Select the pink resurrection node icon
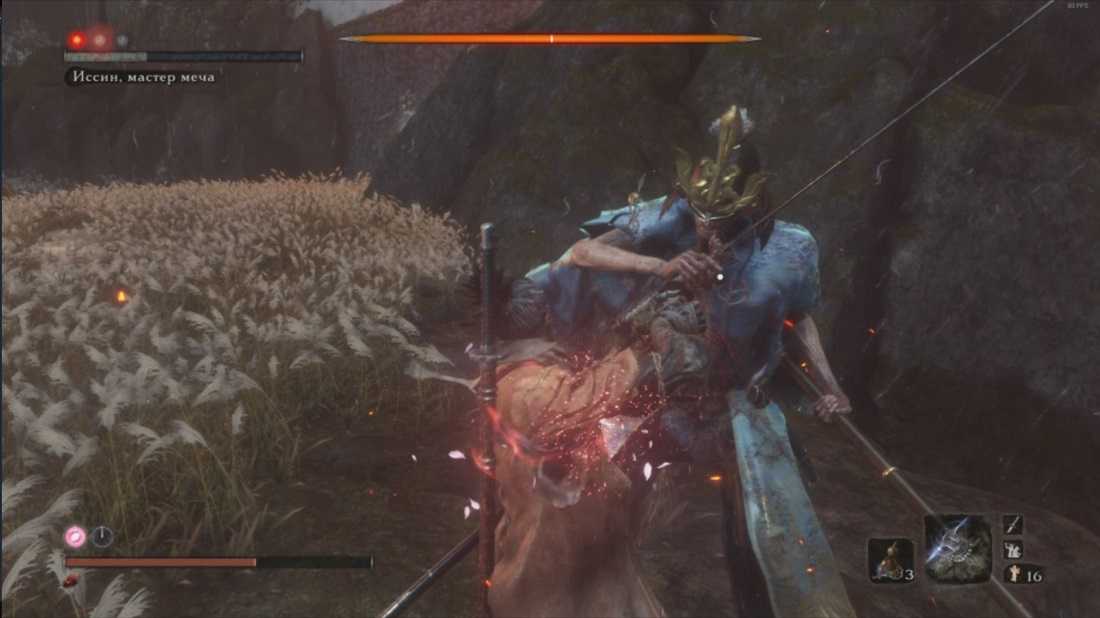Screen dimensions: 1100x618 click(x=75, y=536)
